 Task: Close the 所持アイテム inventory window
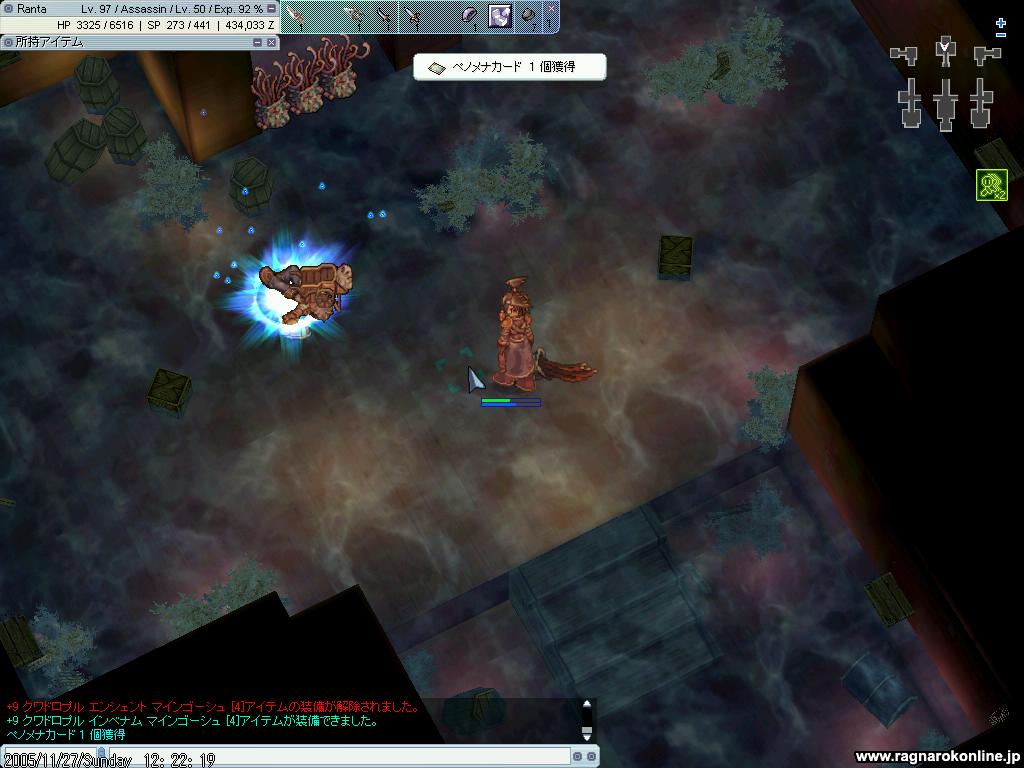[272, 42]
